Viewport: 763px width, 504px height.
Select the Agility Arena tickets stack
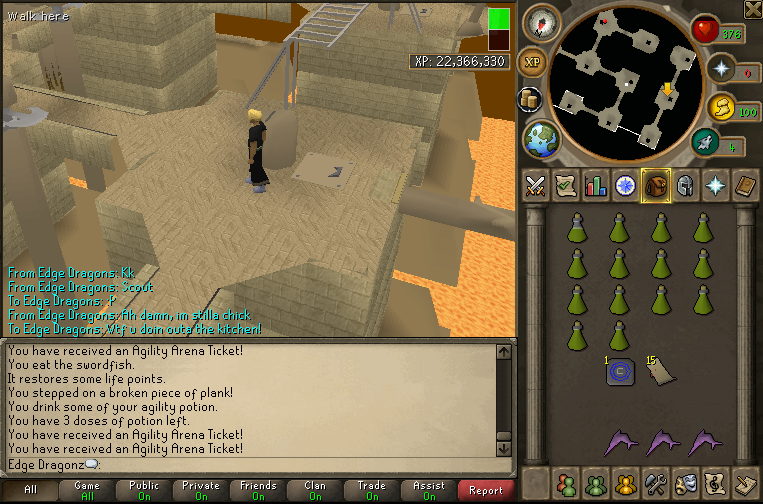658,371
